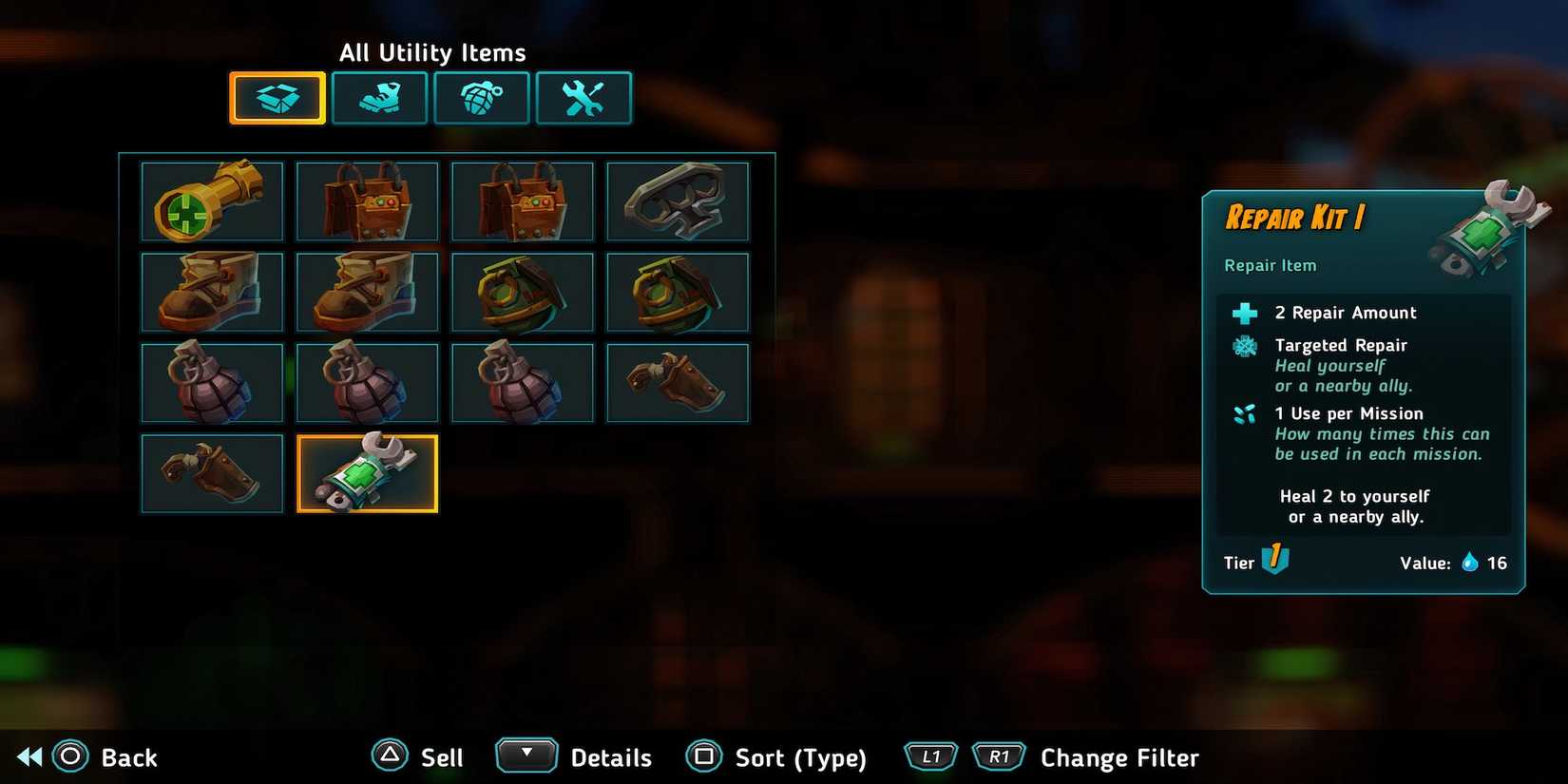
Task: Select the wrench-and-screwdriver filter icon
Action: click(x=584, y=97)
